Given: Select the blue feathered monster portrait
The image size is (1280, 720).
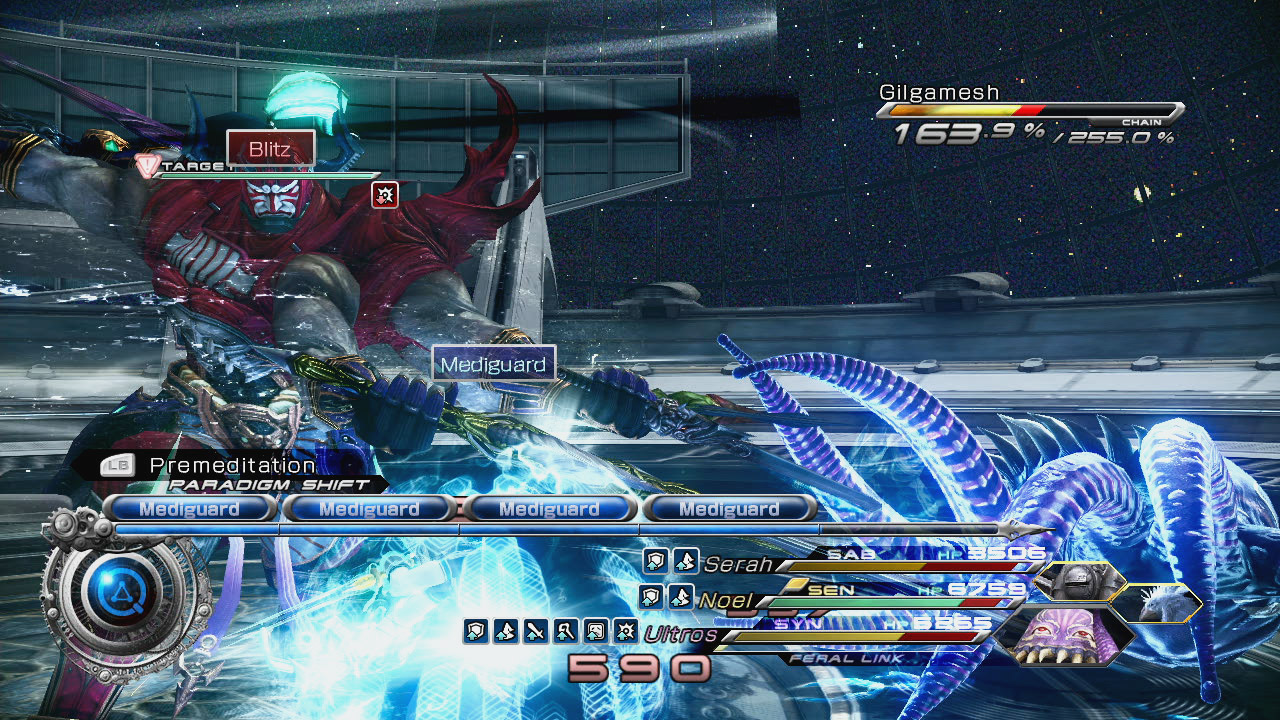Looking at the screenshot, I should pyautogui.click(x=1158, y=603).
